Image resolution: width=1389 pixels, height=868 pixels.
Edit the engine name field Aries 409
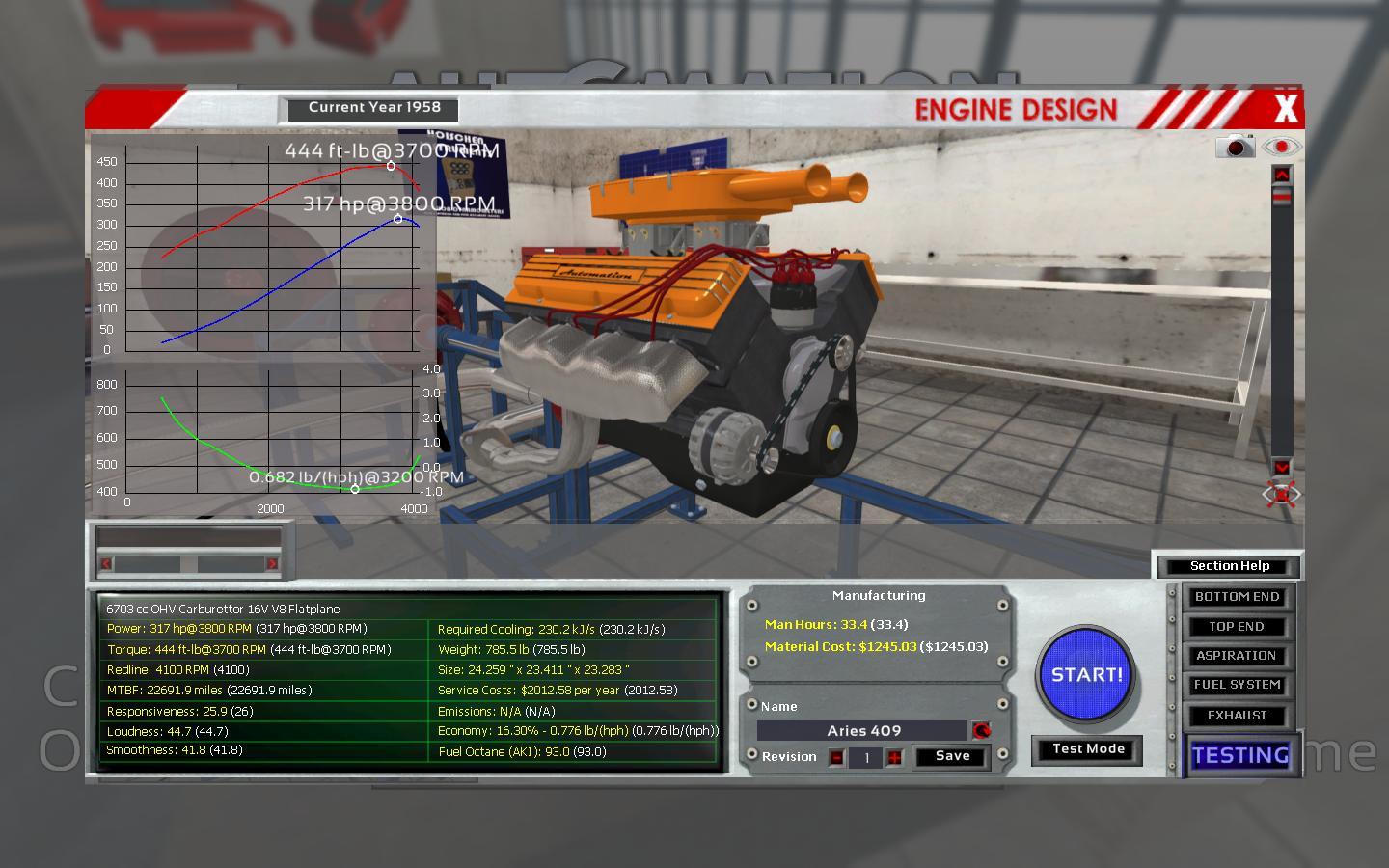point(862,731)
